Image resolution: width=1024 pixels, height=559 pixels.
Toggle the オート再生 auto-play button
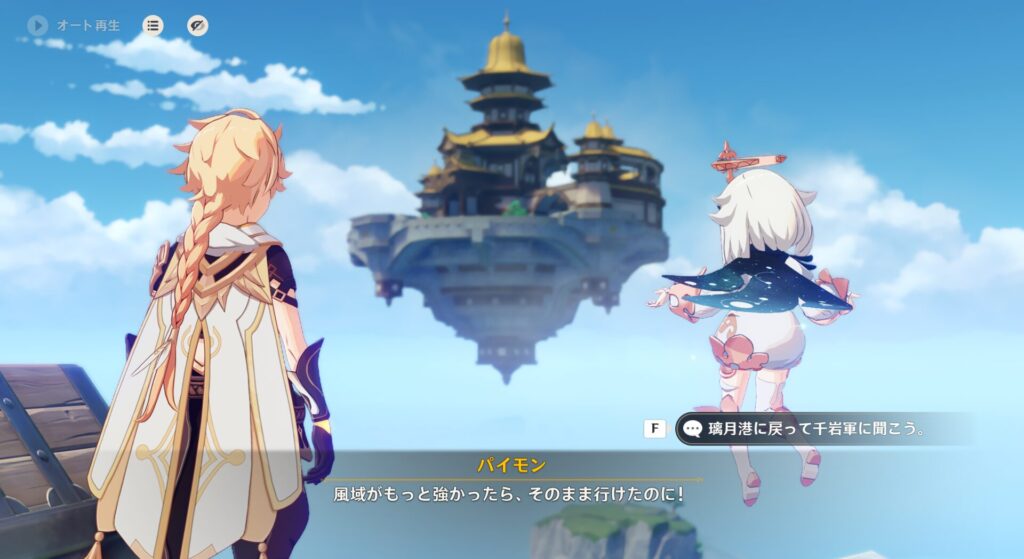38,25
